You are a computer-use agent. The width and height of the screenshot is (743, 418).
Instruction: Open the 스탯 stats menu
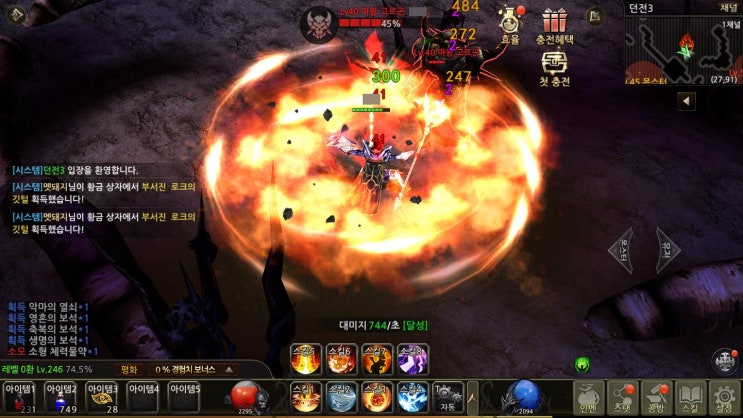(623, 397)
